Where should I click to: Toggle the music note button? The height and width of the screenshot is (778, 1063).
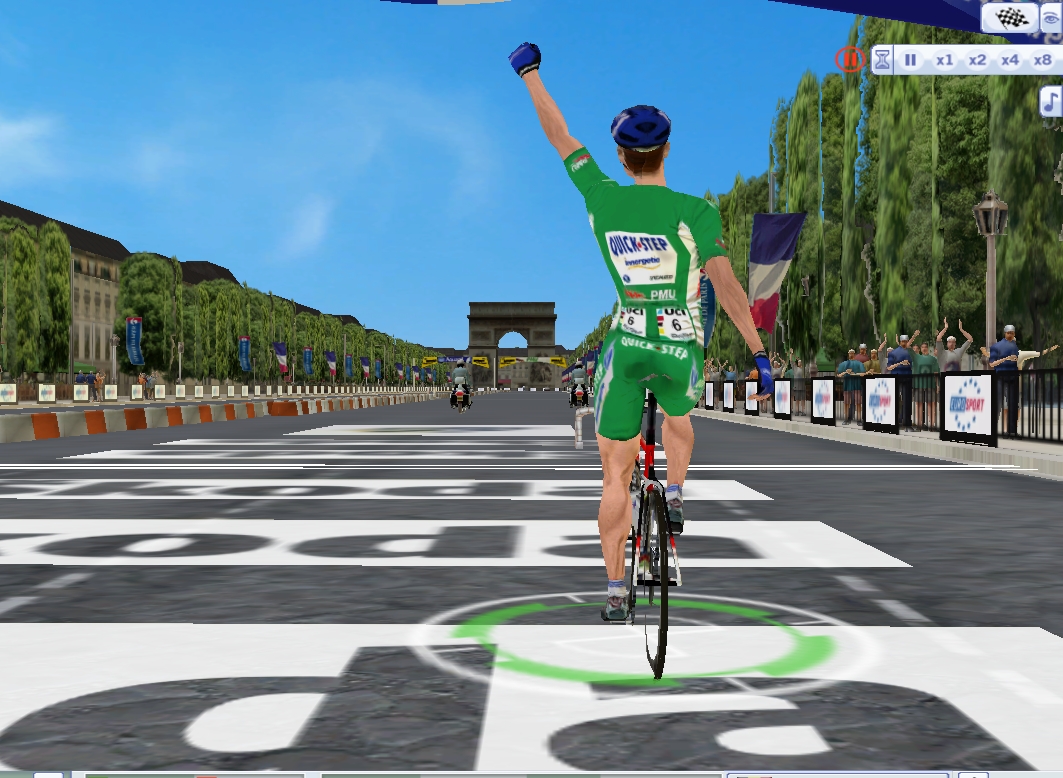(x=1051, y=101)
